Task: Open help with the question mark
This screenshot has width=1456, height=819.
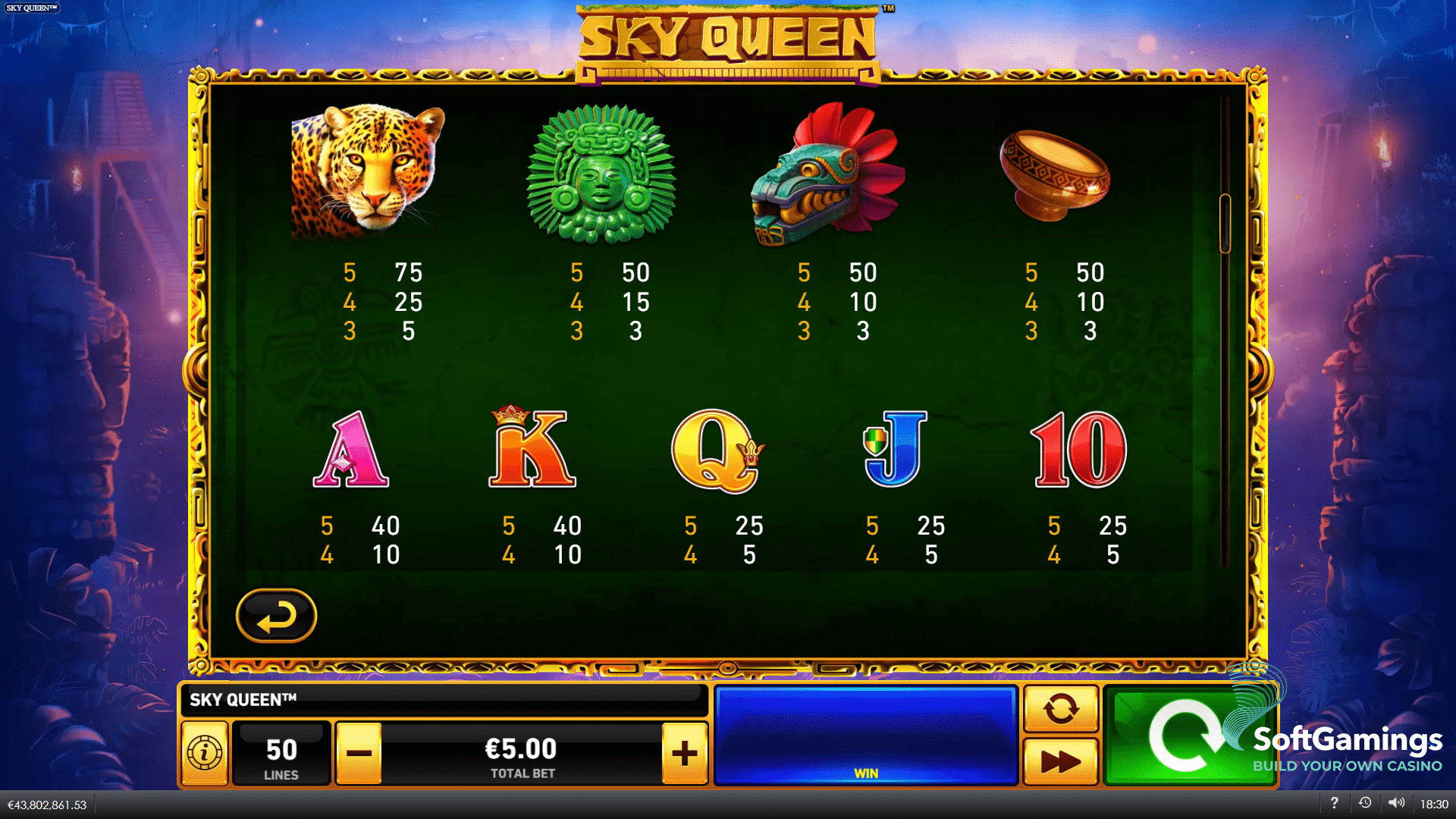Action: [x=1335, y=803]
